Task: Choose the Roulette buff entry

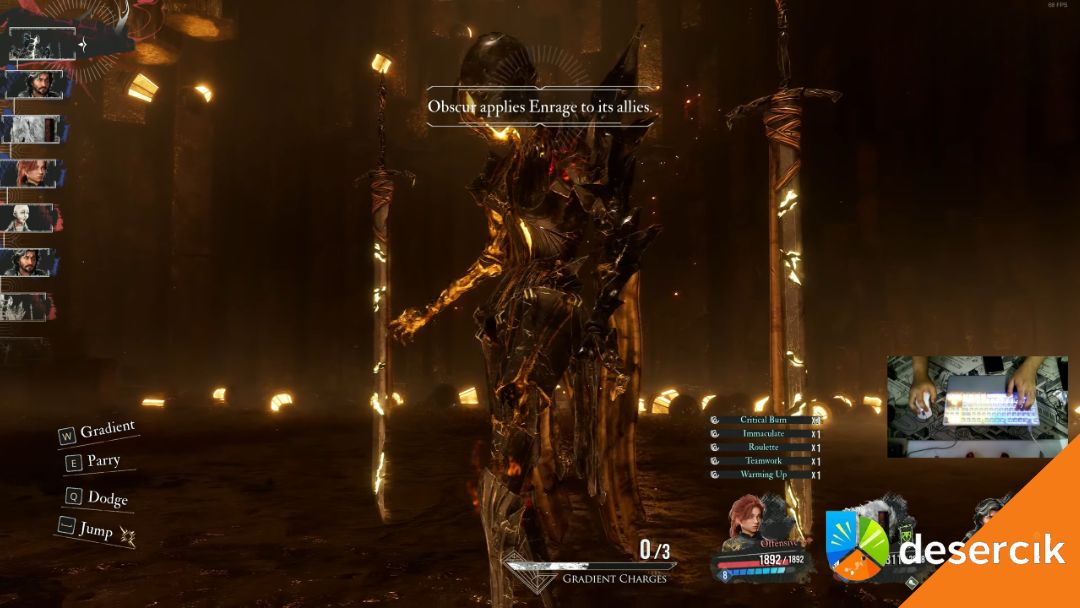Action: pos(764,448)
